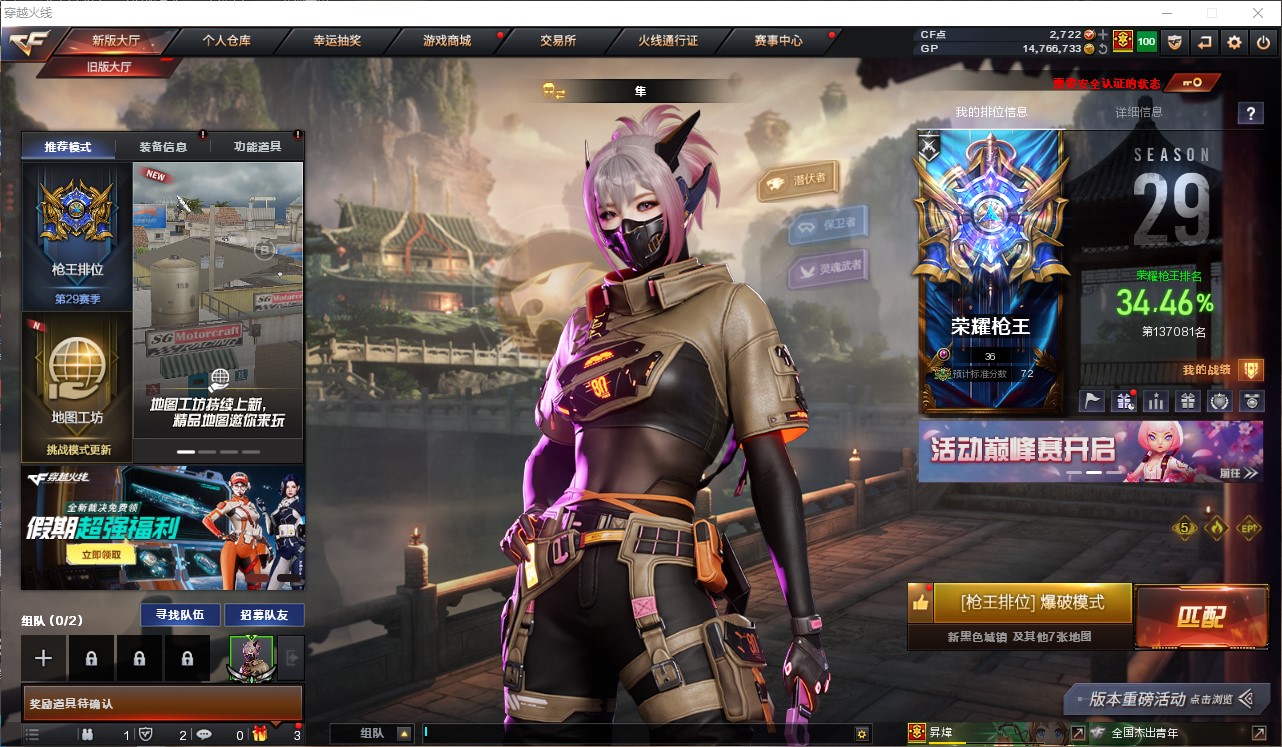The height and width of the screenshot is (747, 1282).
Task: Switch to the 功能道具 tab
Action: (x=257, y=147)
